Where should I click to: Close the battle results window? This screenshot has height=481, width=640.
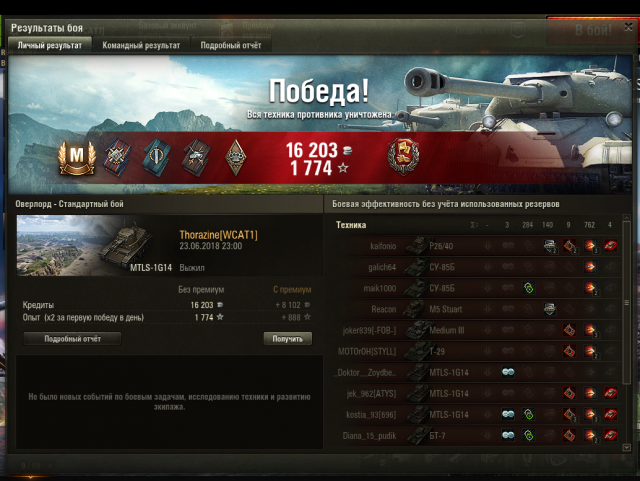(x=626, y=29)
